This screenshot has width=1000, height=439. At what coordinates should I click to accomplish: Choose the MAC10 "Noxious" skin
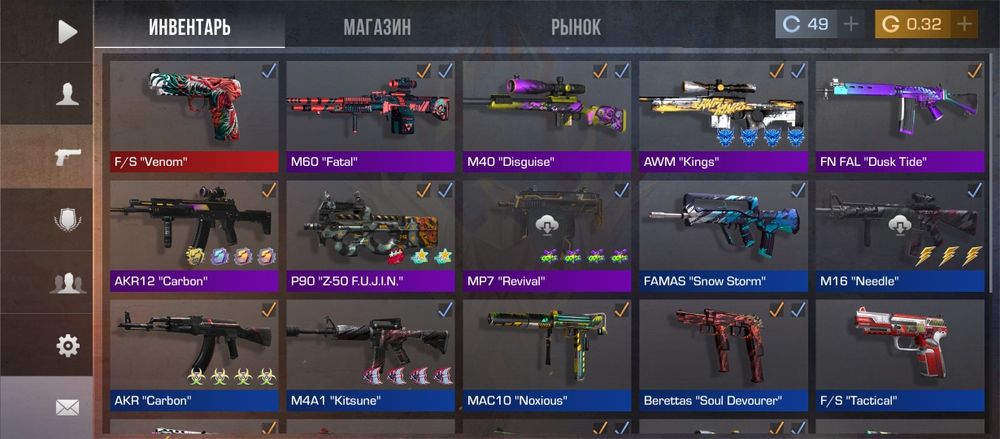(547, 355)
